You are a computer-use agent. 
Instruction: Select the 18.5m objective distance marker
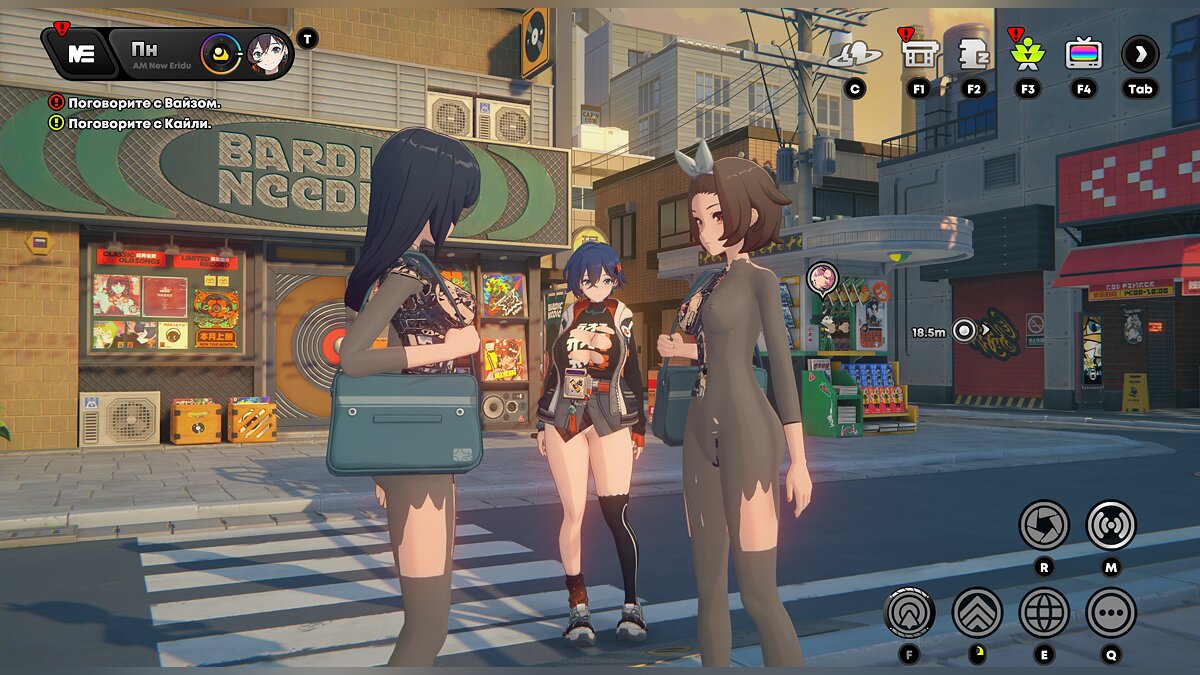point(964,330)
